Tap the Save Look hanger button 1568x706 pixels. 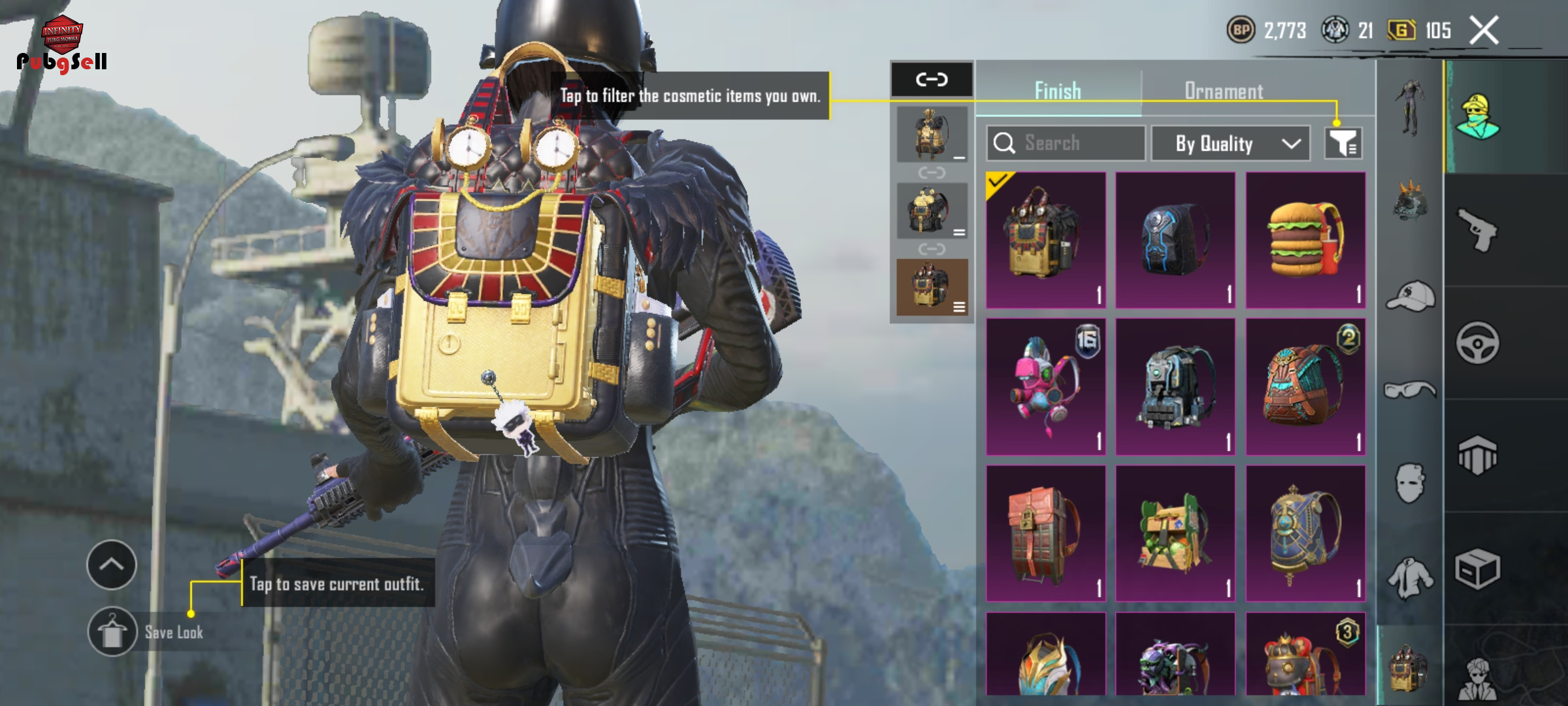coord(112,632)
